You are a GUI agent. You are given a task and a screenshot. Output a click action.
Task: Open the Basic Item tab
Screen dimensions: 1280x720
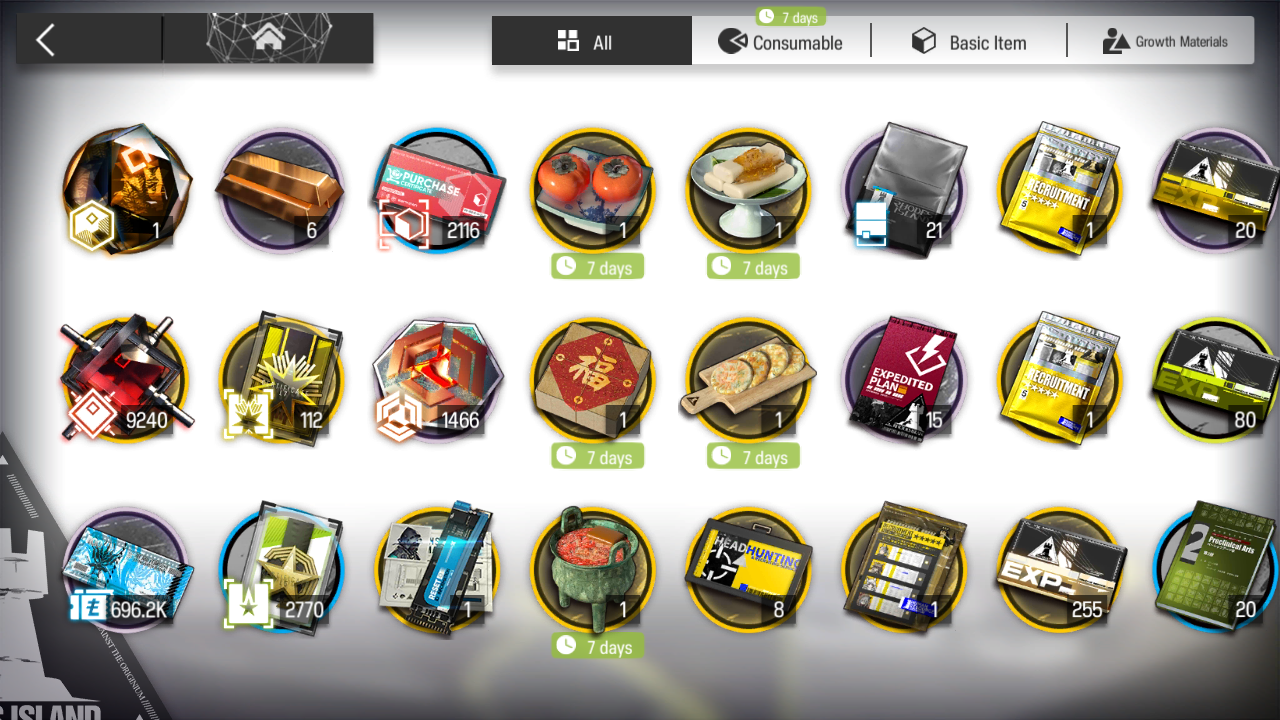click(968, 42)
